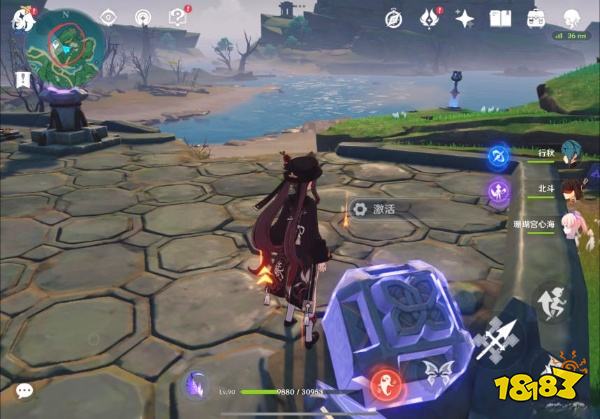Open the compass events icon
600x419 pixels.
tap(394, 18)
